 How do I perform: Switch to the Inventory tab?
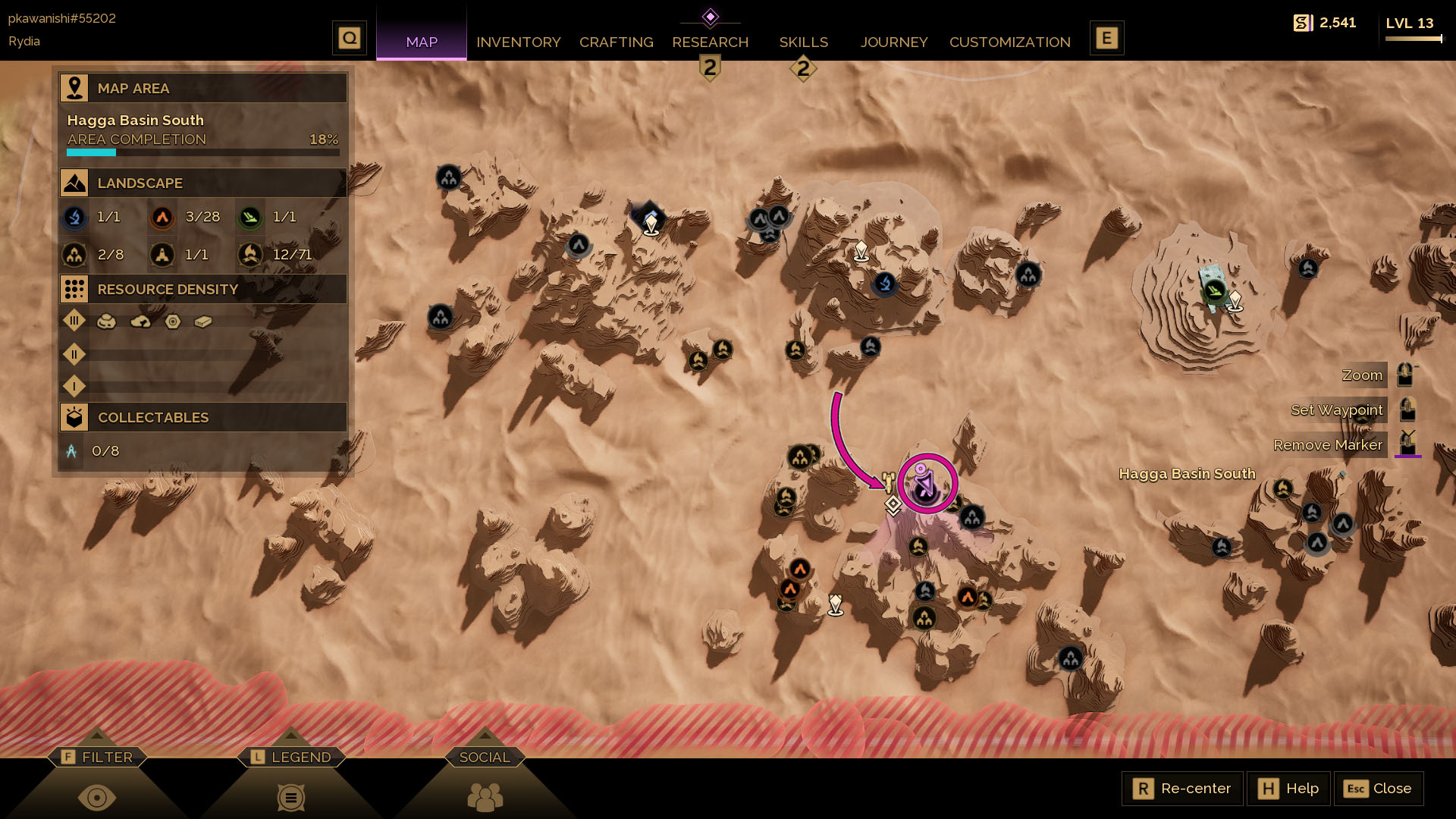[519, 42]
